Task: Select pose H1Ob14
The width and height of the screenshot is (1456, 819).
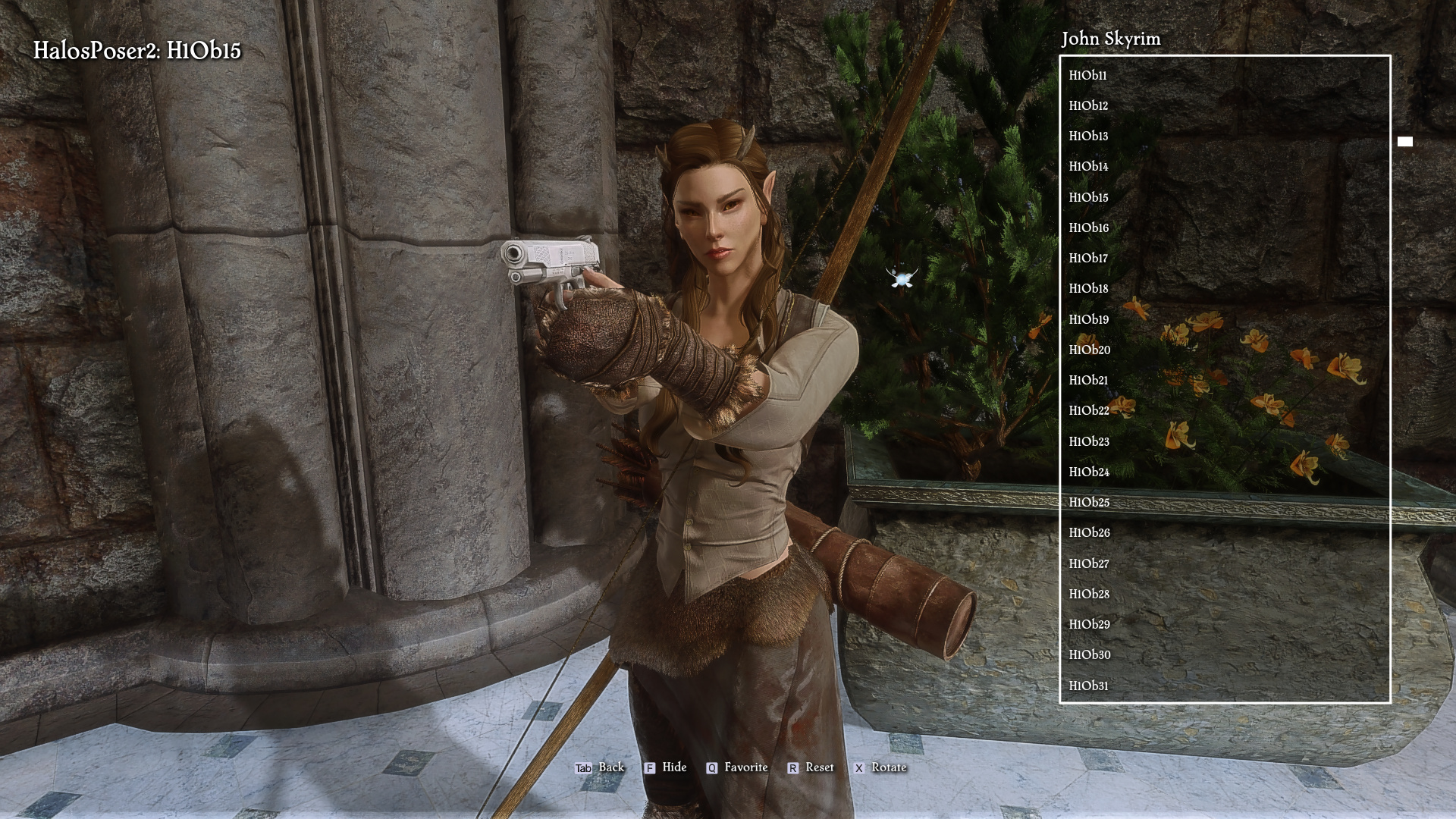Action: click(1088, 167)
